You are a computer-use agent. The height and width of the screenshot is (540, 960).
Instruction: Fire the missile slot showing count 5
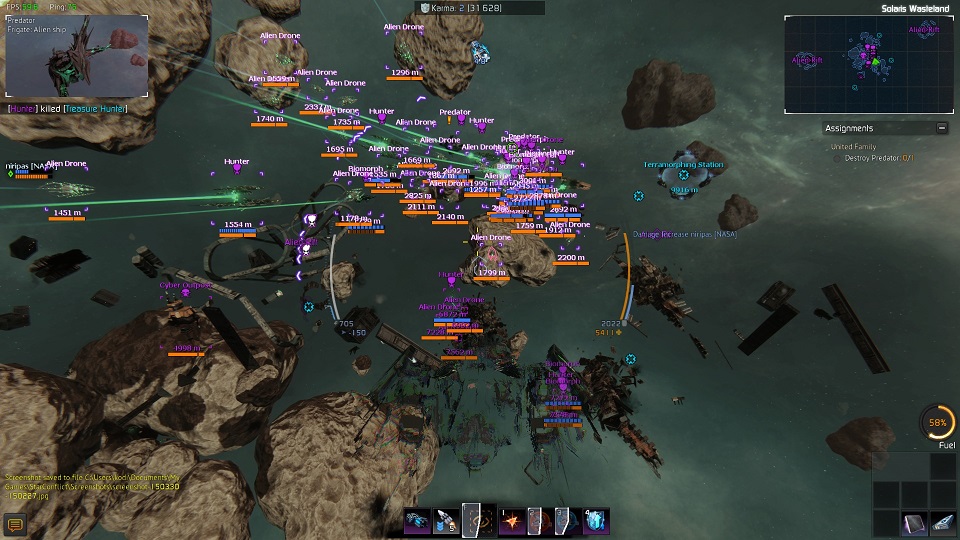pyautogui.click(x=446, y=520)
